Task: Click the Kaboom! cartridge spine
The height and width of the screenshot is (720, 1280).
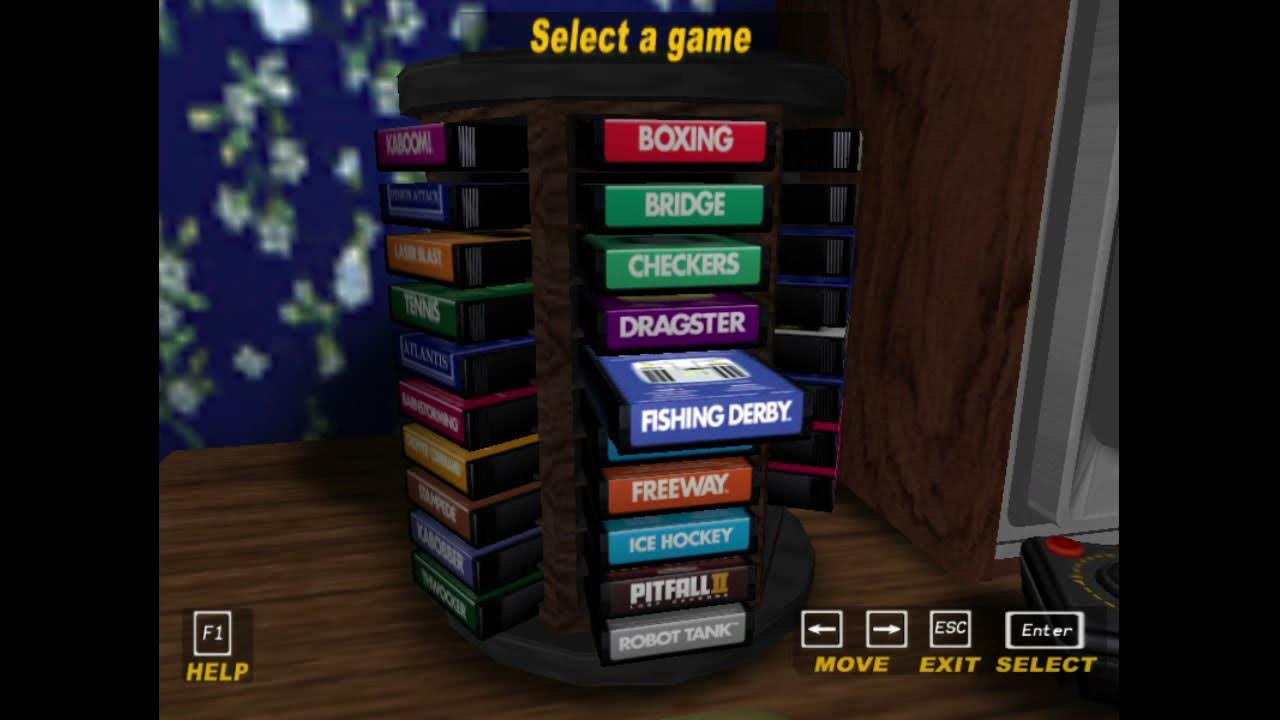Action: click(413, 143)
